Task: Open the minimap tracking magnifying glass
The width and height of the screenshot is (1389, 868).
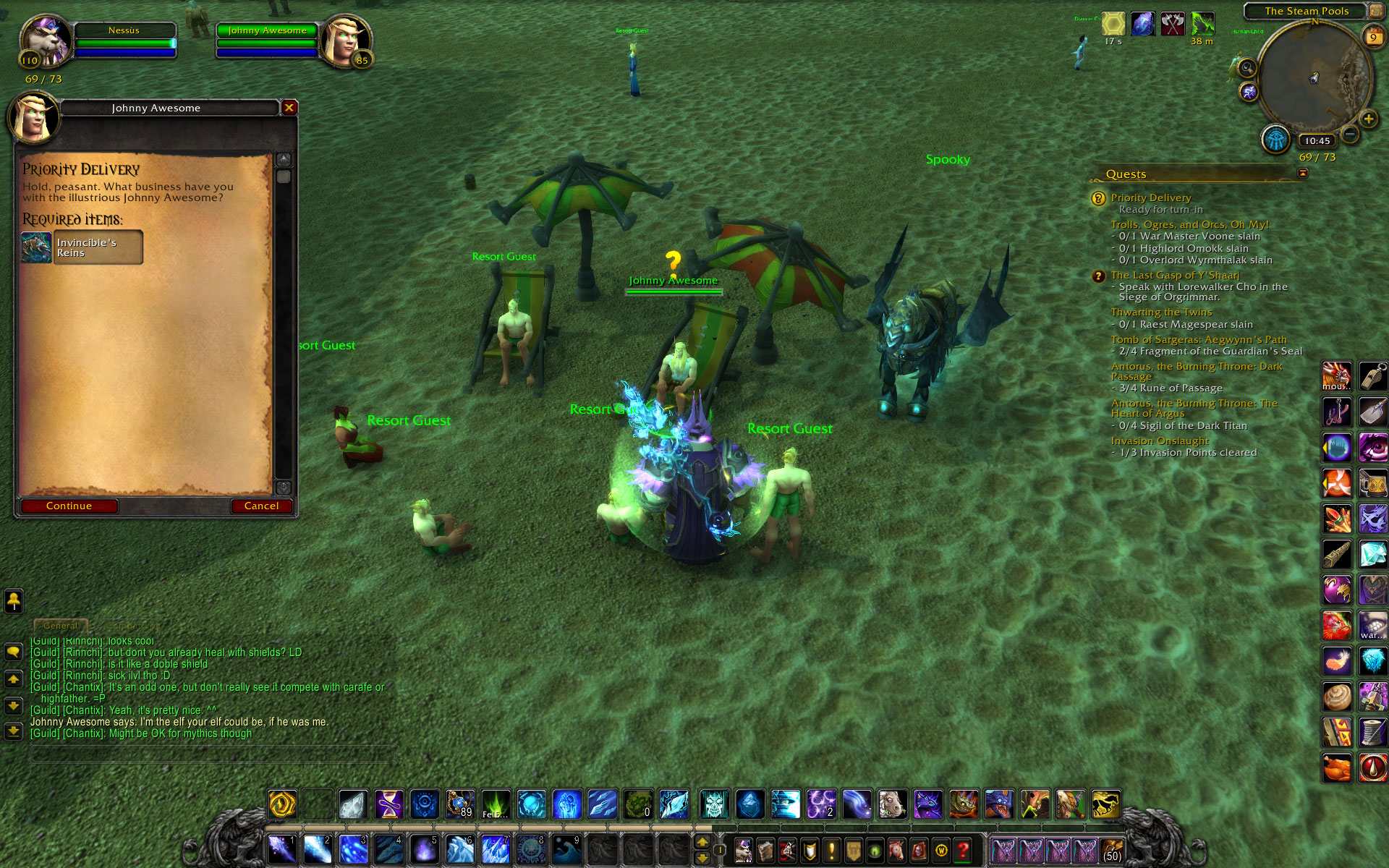Action: click(x=1246, y=68)
